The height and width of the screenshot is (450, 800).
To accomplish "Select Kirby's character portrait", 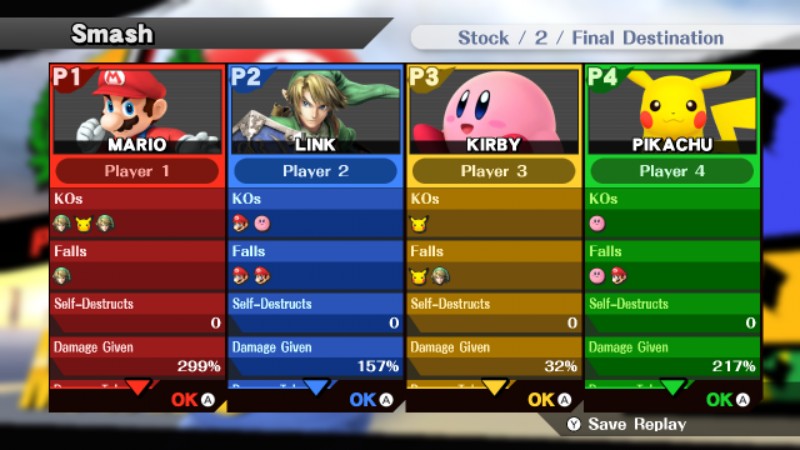I will coord(493,108).
